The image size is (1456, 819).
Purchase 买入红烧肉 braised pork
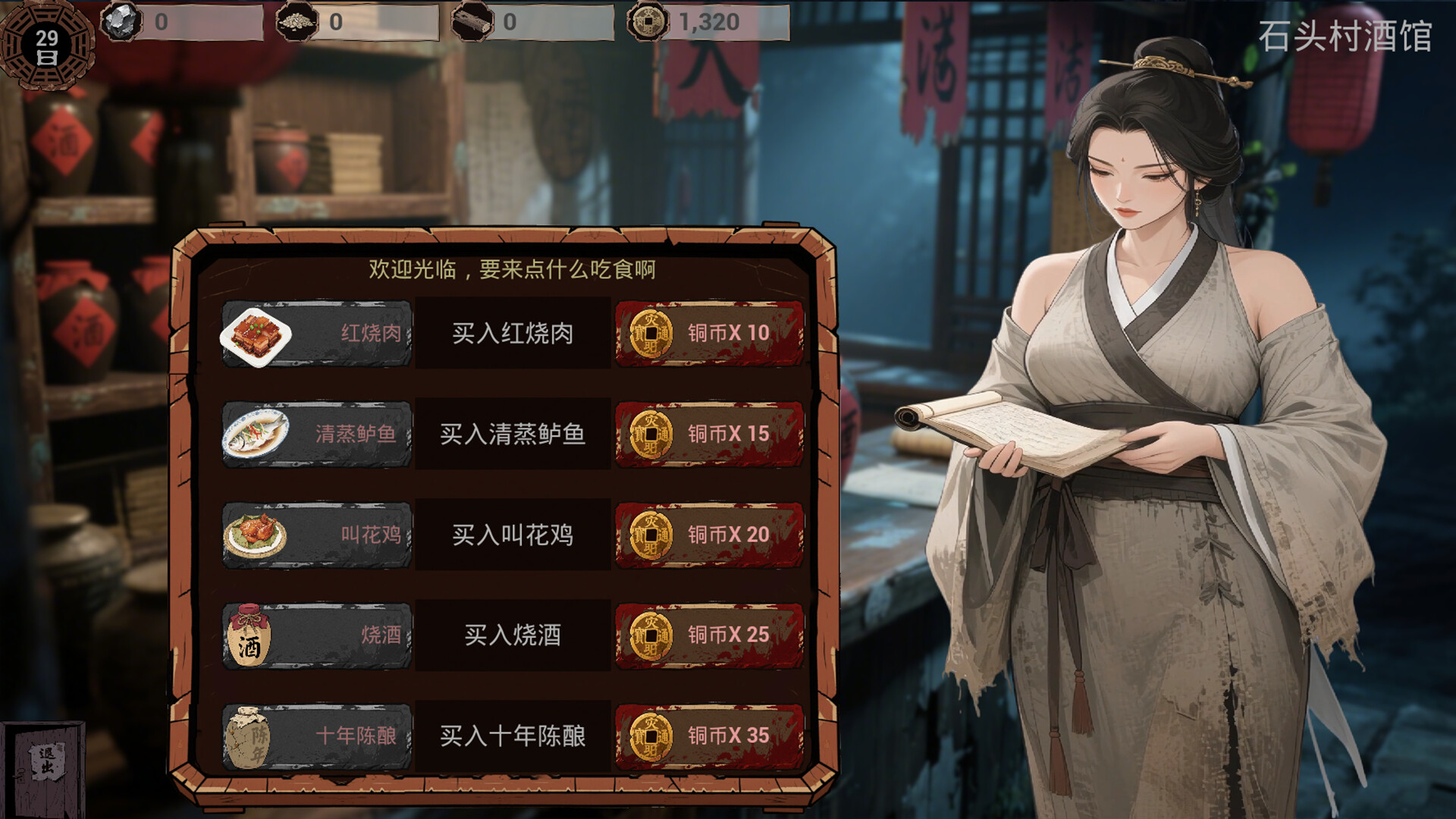(512, 334)
